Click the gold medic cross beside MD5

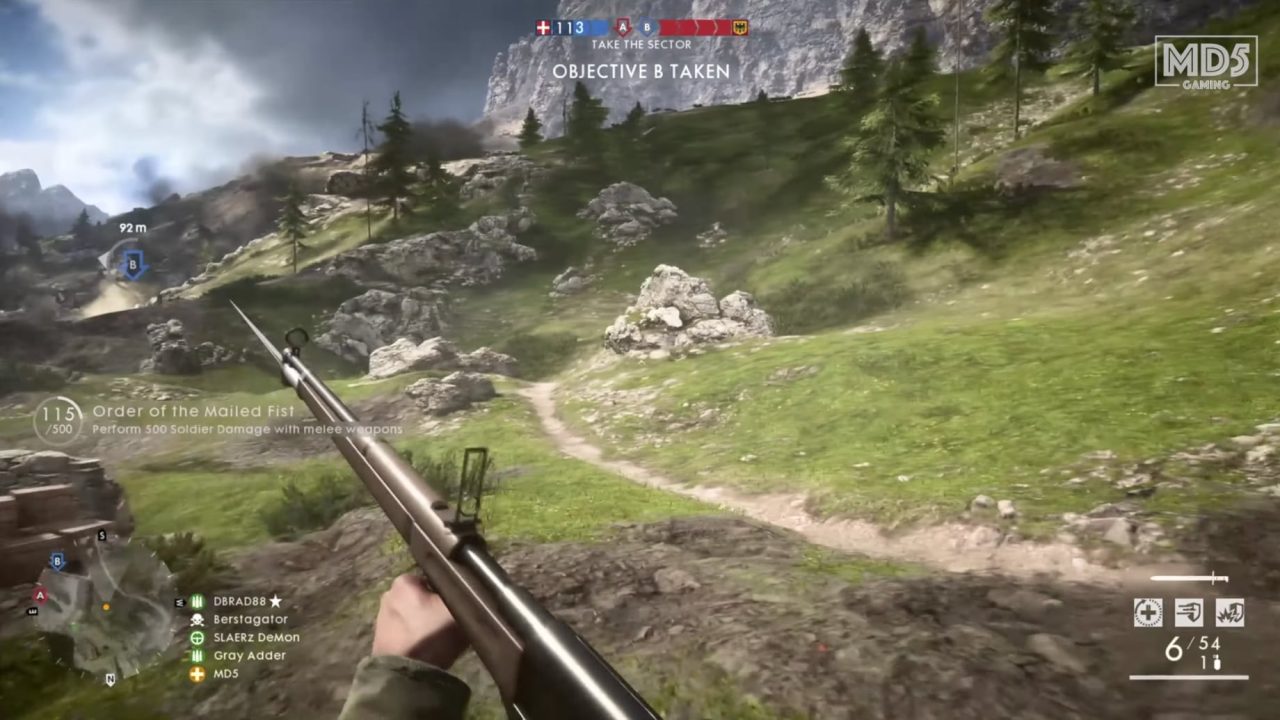point(197,674)
